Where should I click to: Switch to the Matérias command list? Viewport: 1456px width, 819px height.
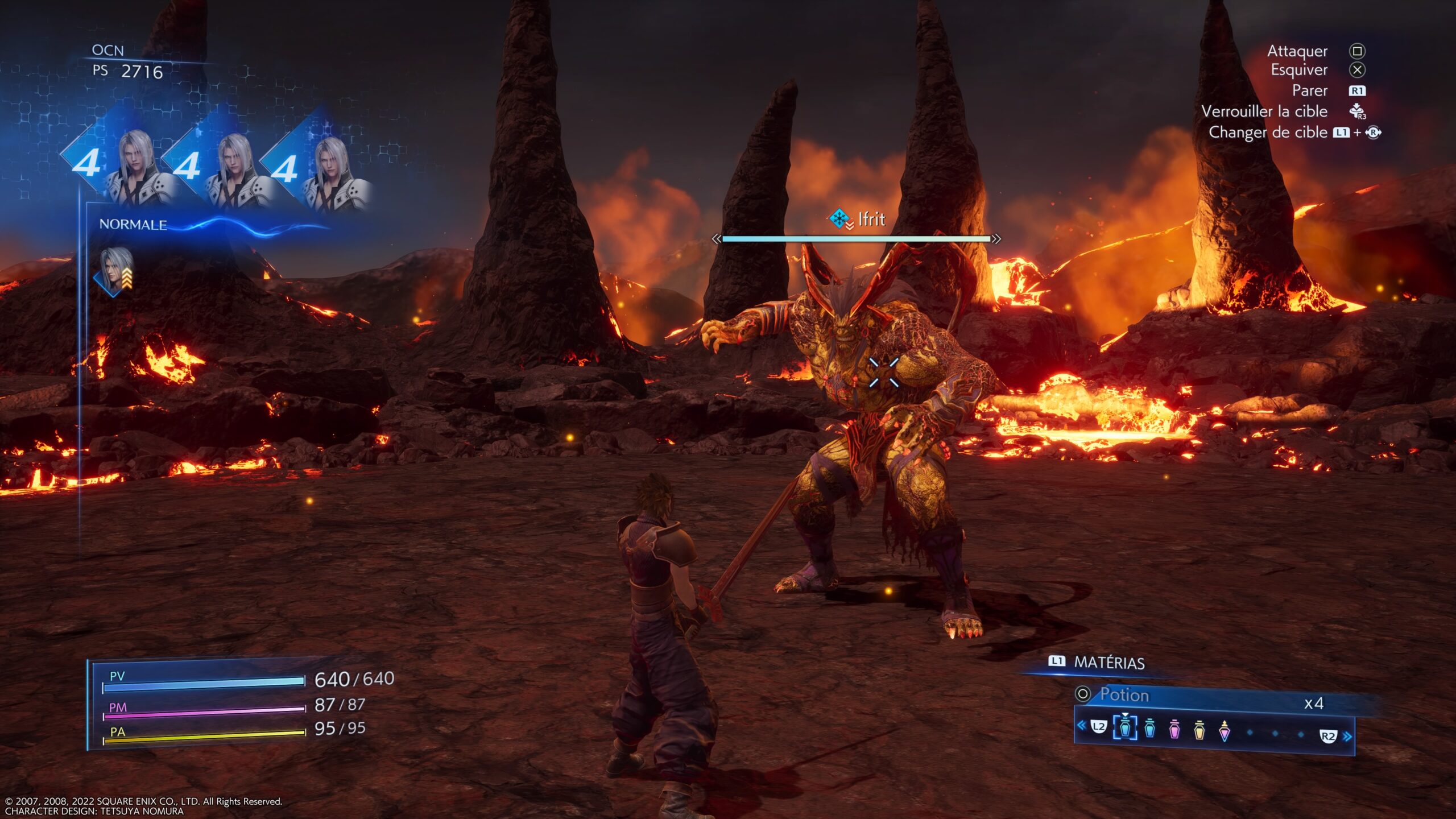click(1097, 663)
